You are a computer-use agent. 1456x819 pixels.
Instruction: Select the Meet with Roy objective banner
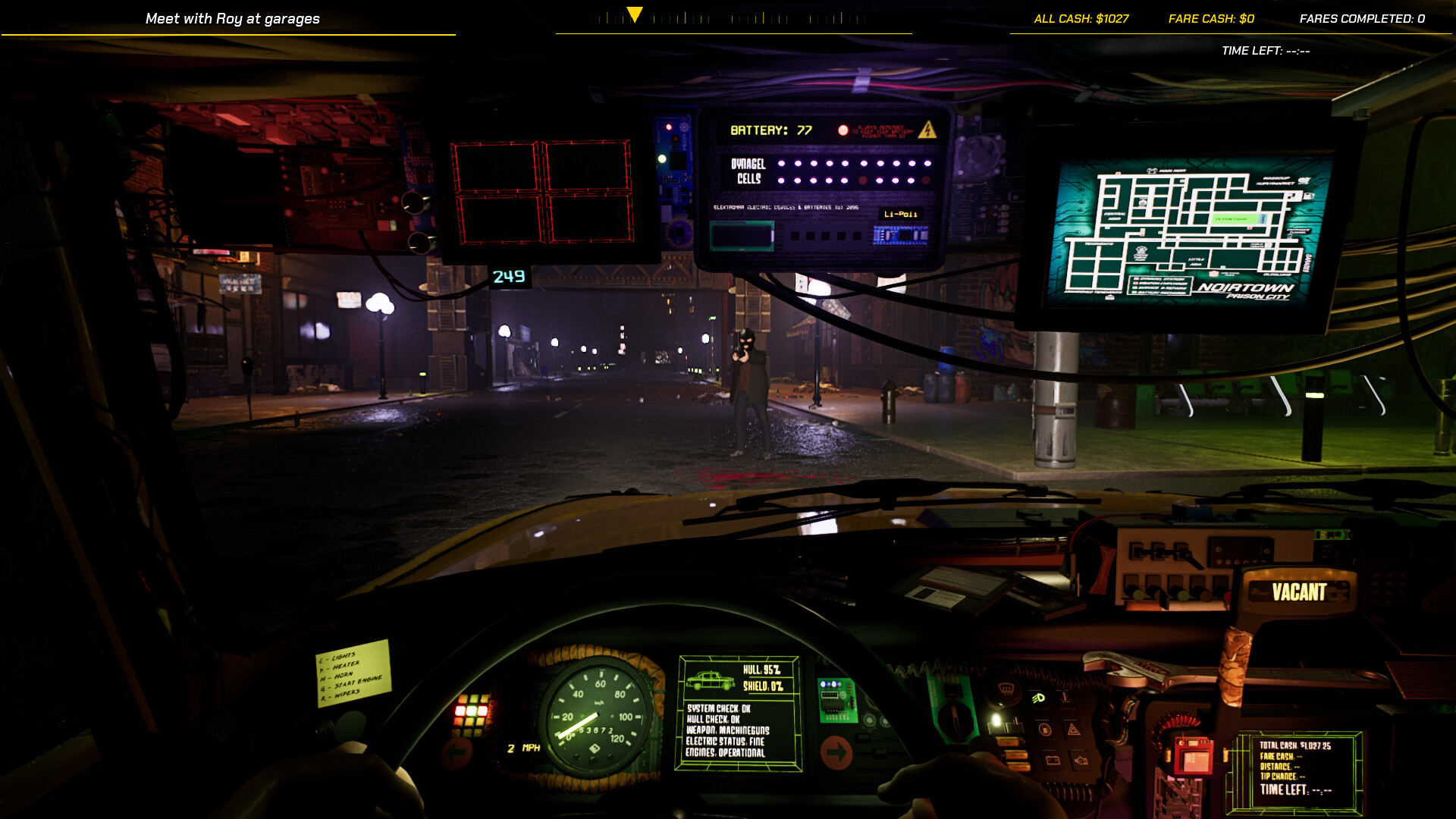point(233,18)
